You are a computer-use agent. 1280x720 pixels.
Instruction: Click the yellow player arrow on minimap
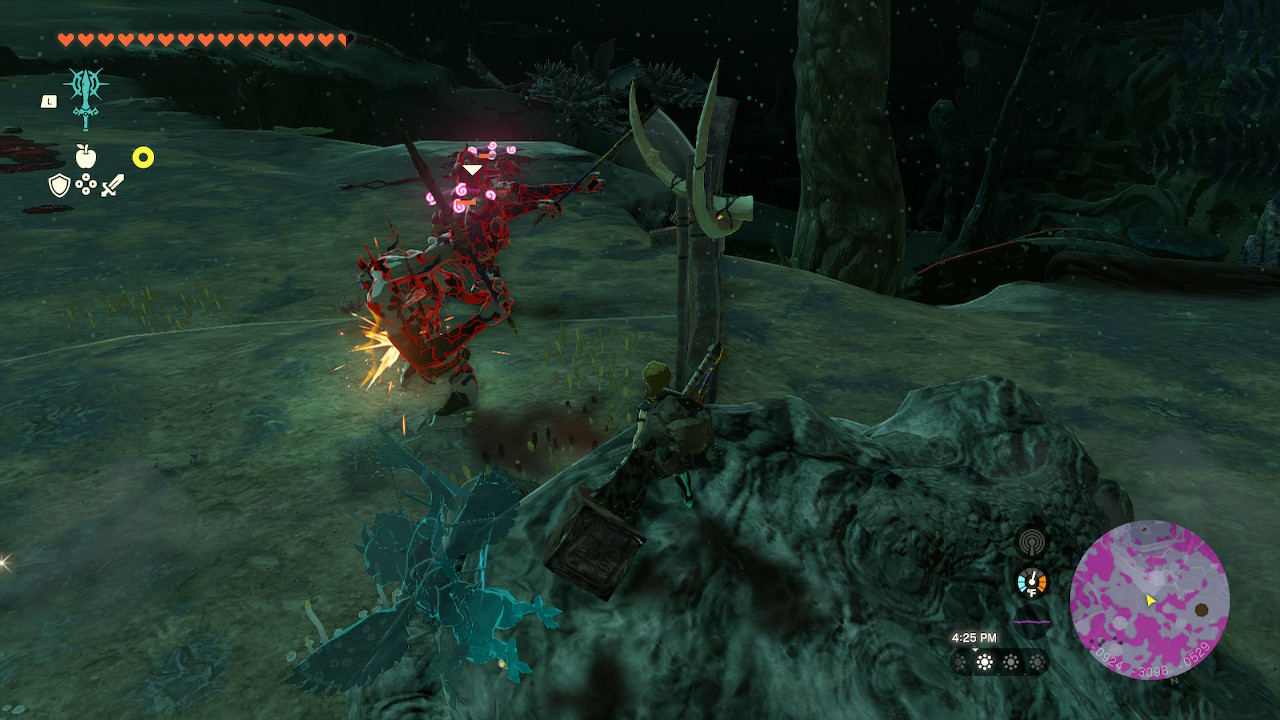click(x=1150, y=601)
